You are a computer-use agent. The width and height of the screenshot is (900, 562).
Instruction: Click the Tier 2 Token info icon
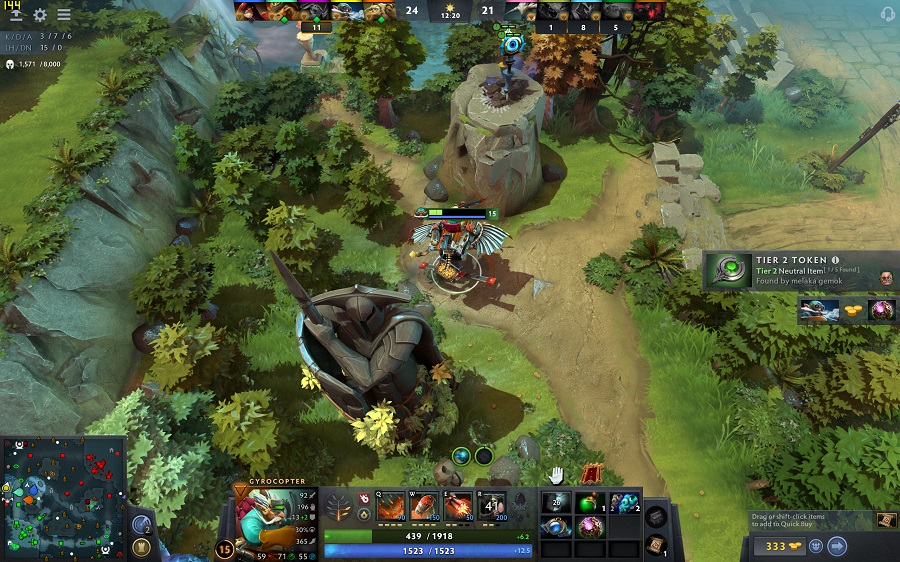(x=835, y=260)
